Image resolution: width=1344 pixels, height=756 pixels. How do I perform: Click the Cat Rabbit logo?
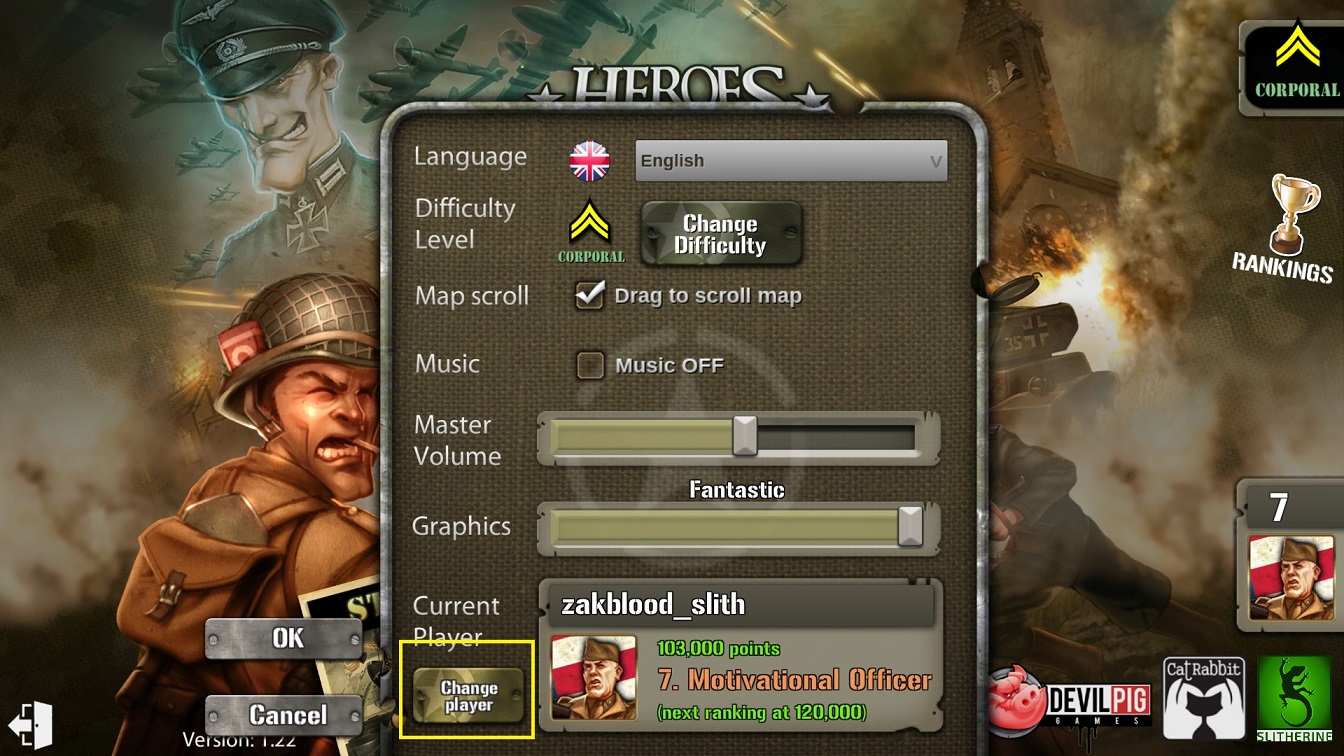coord(1202,696)
